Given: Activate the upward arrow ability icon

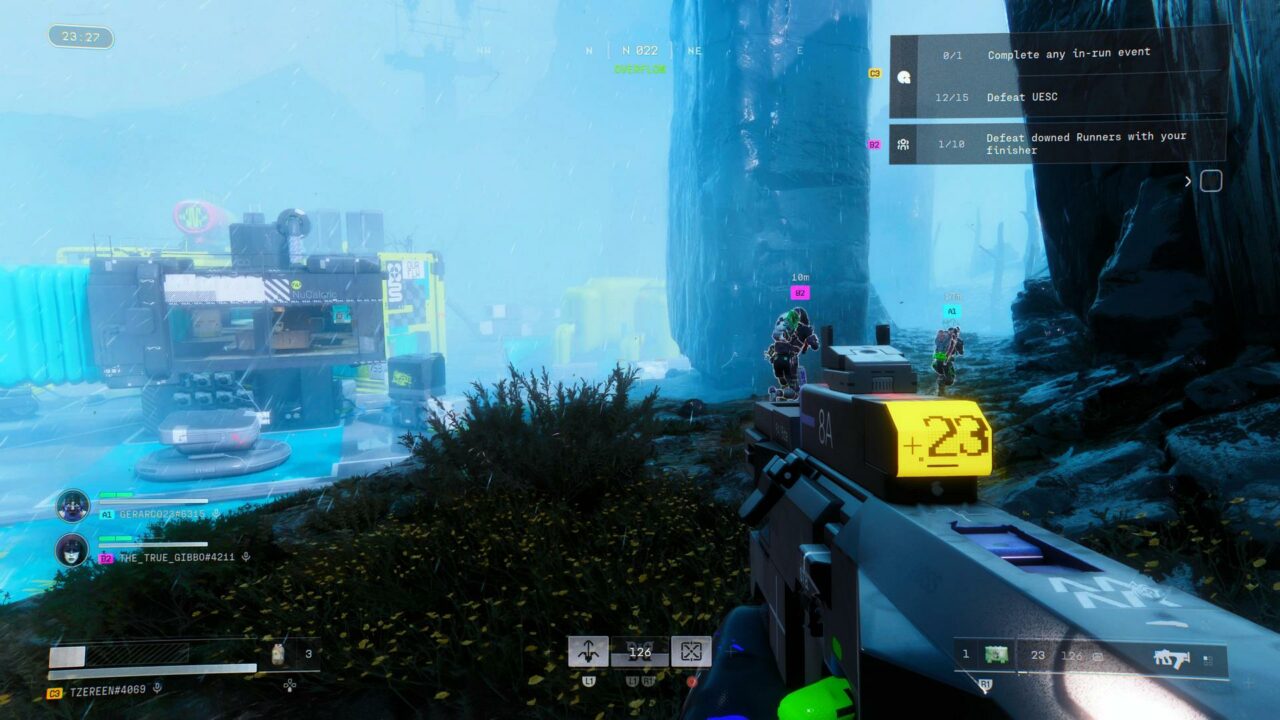Looking at the screenshot, I should click(588, 652).
